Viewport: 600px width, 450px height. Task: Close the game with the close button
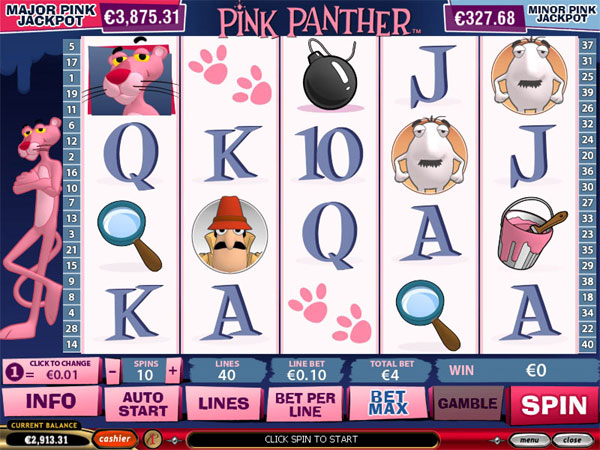tap(569, 439)
